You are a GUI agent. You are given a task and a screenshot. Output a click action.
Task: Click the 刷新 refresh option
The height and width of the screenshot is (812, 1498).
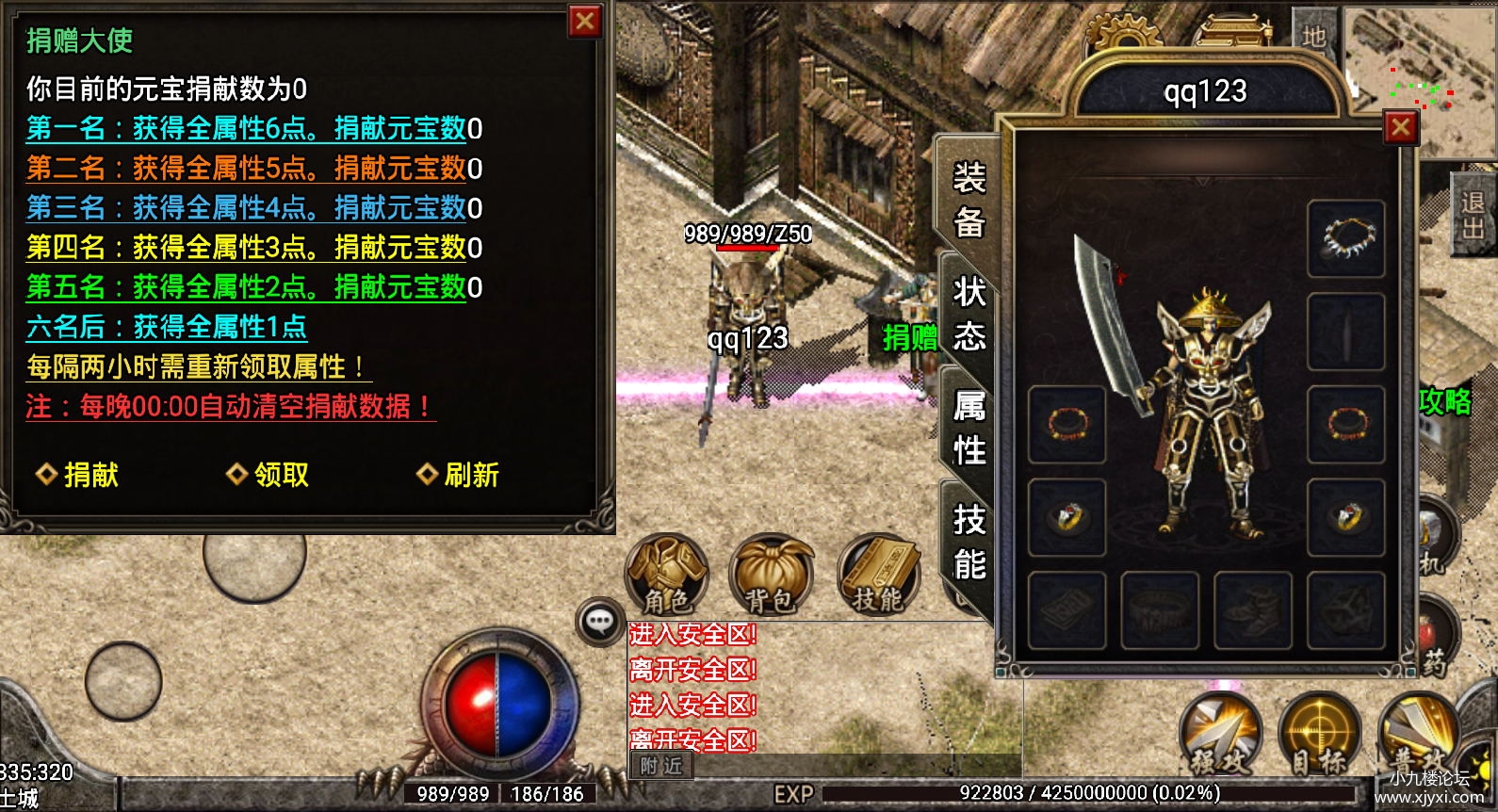(459, 475)
